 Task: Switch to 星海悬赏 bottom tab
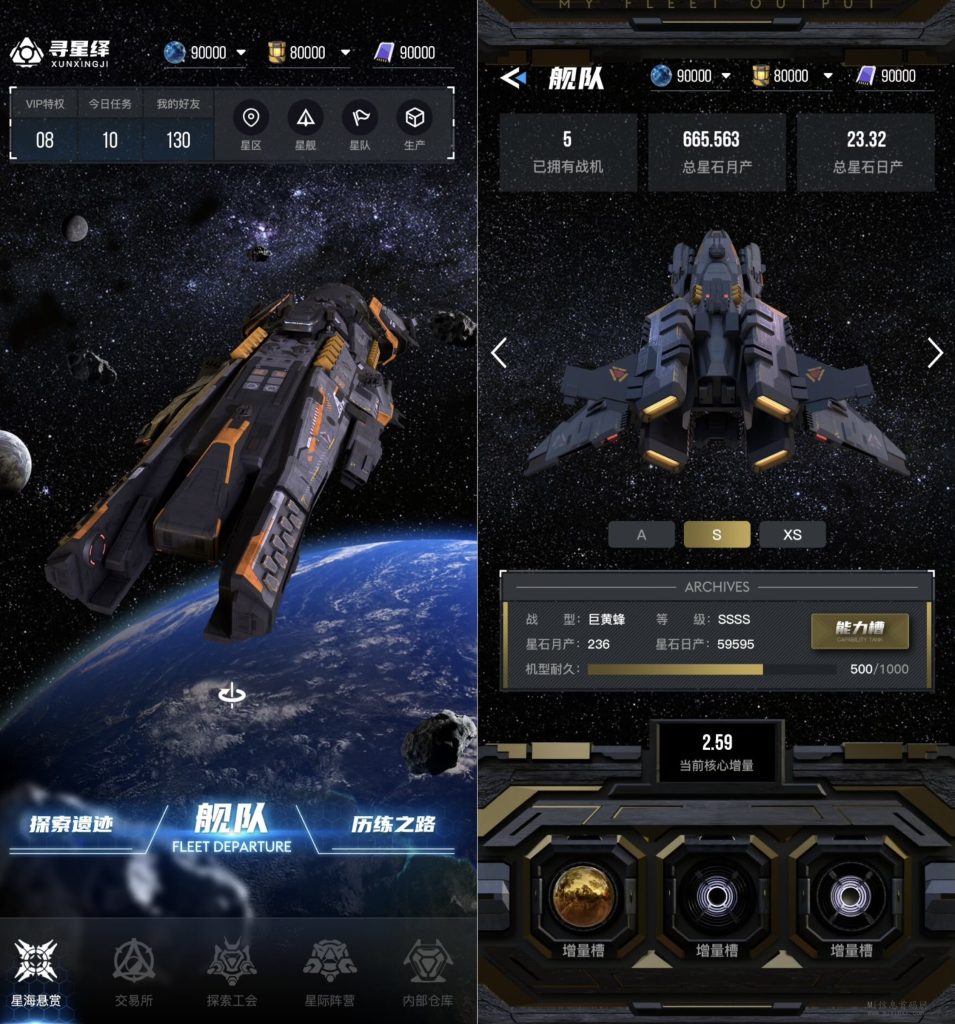pyautogui.click(x=36, y=971)
